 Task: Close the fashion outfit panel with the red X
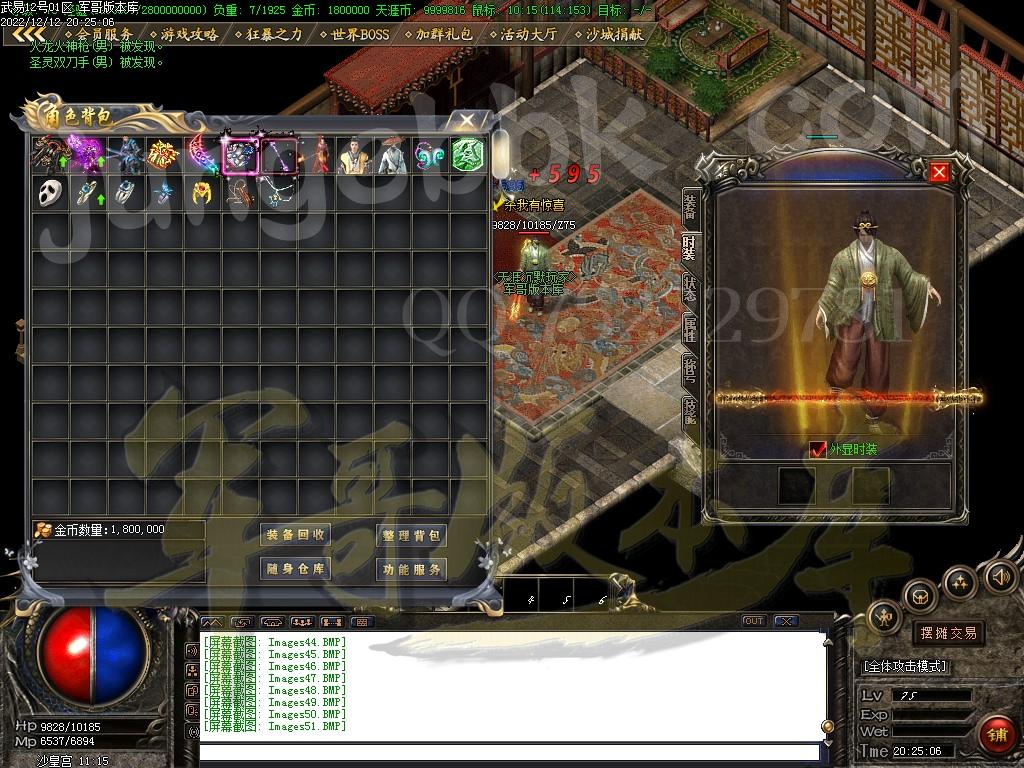(x=939, y=172)
